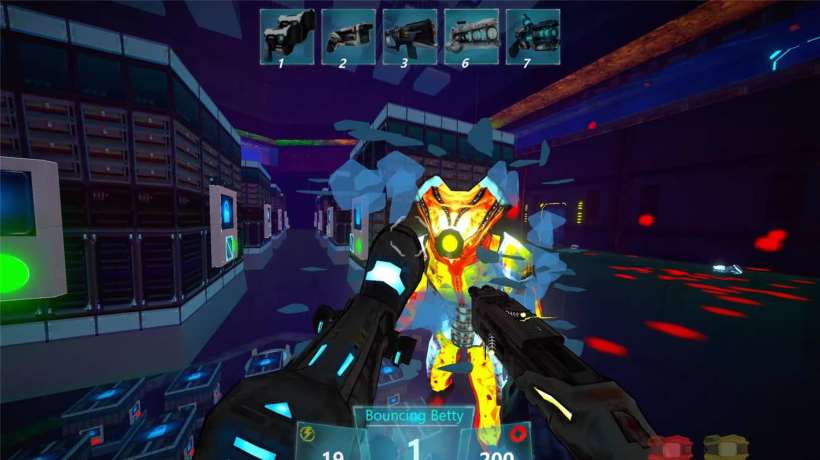
Task: Switch to weapon slot 3
Action: pos(410,37)
